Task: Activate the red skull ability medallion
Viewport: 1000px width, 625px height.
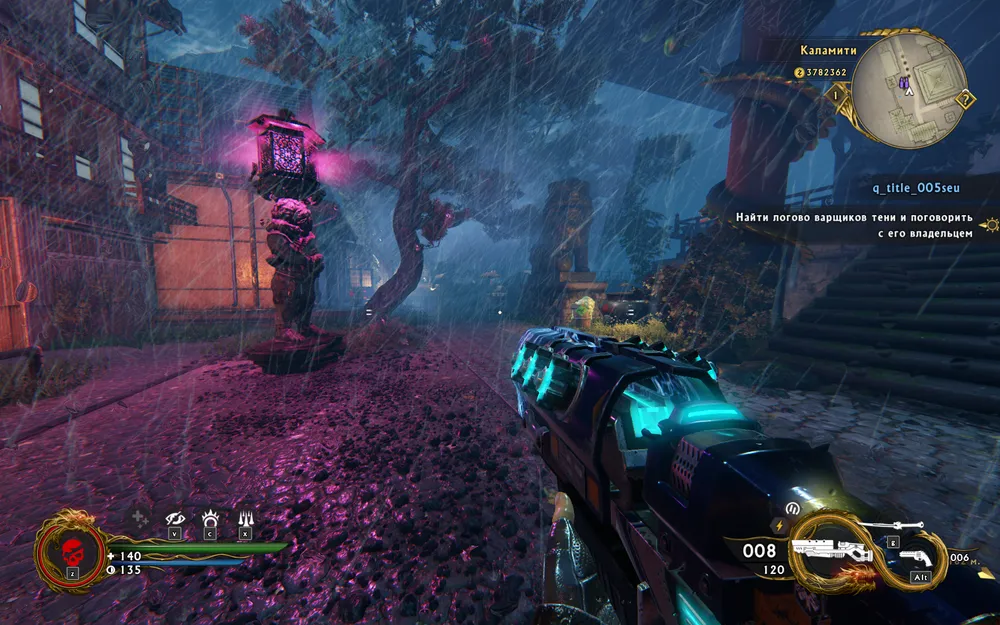Action: 72,552
